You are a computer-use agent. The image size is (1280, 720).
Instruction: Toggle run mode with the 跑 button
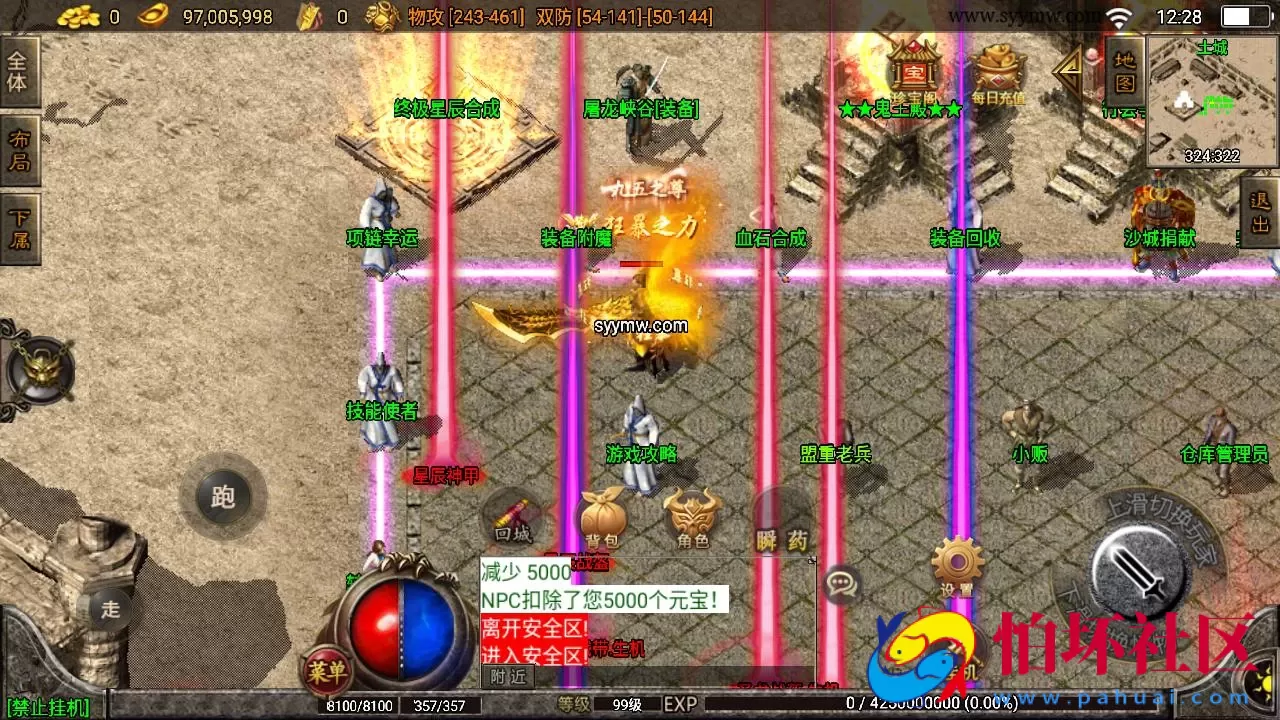222,497
